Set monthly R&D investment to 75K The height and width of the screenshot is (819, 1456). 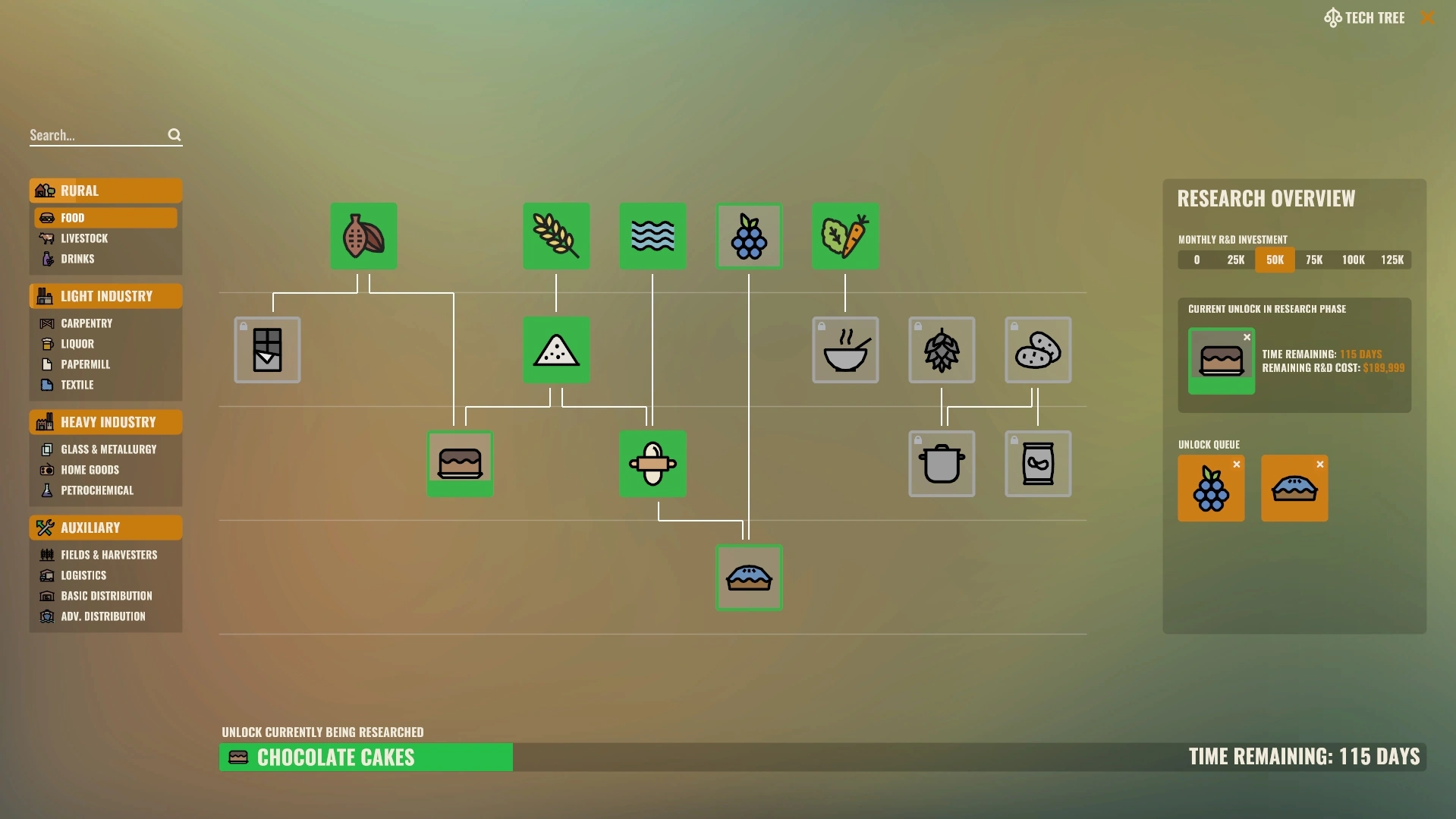click(x=1314, y=260)
